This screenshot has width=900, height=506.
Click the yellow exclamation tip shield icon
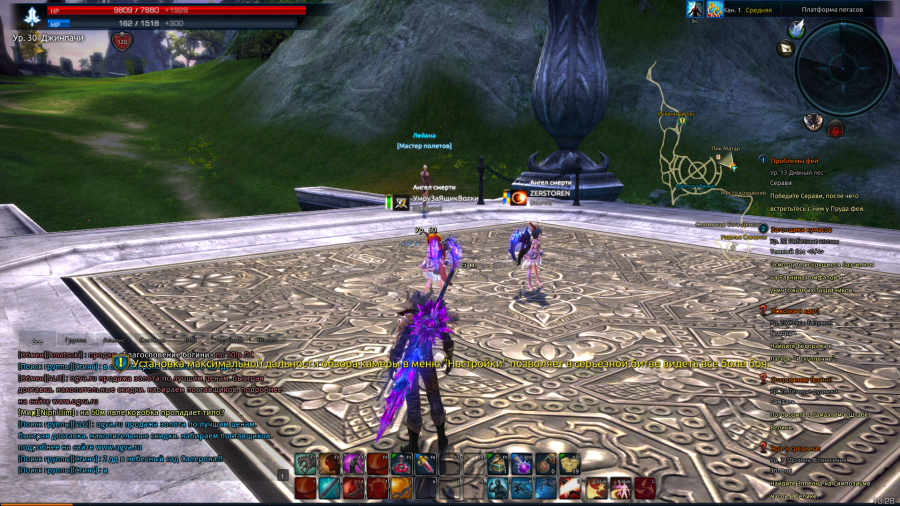pos(122,365)
